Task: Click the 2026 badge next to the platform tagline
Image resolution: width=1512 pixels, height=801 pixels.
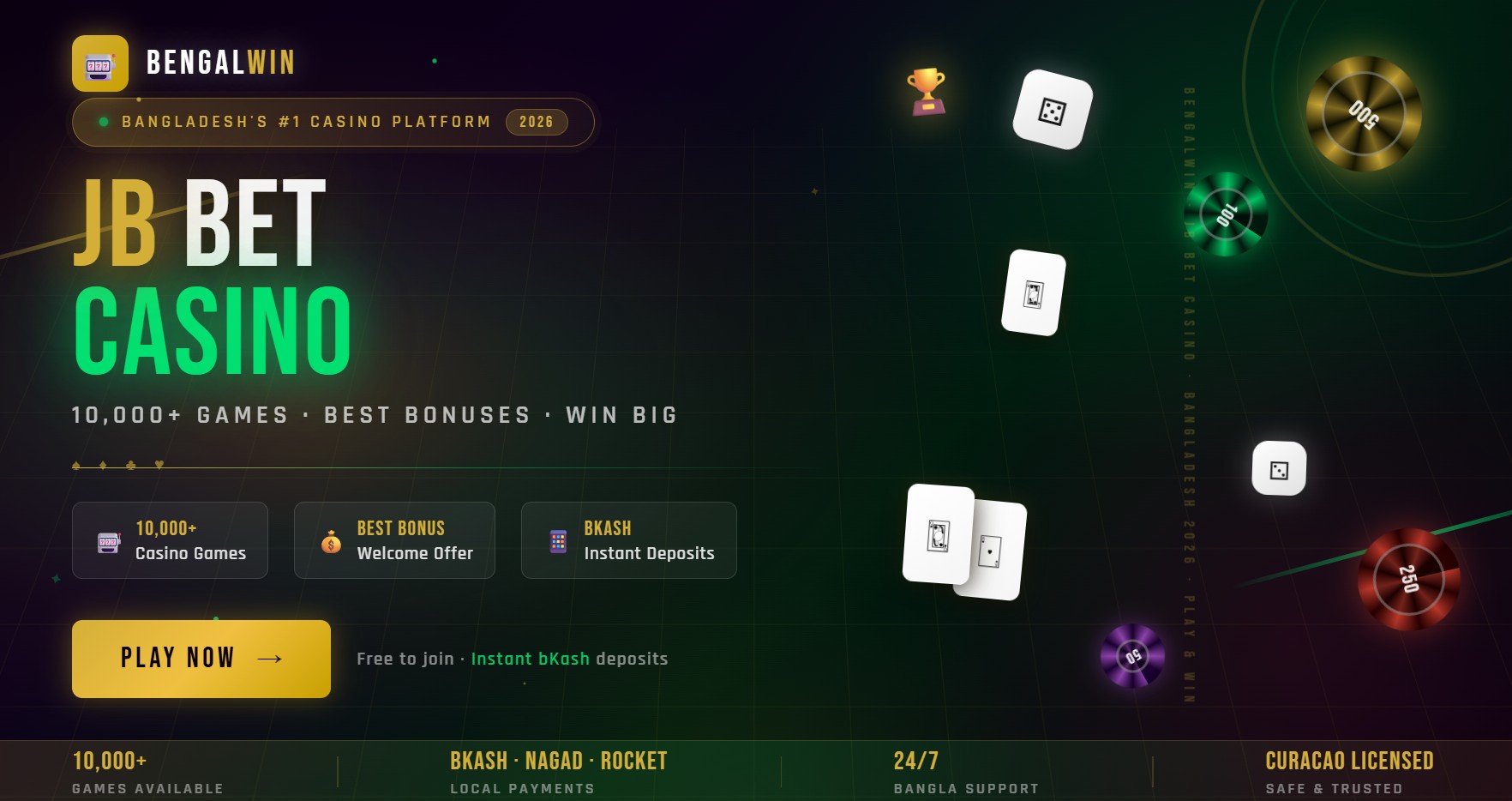Action: [x=536, y=122]
